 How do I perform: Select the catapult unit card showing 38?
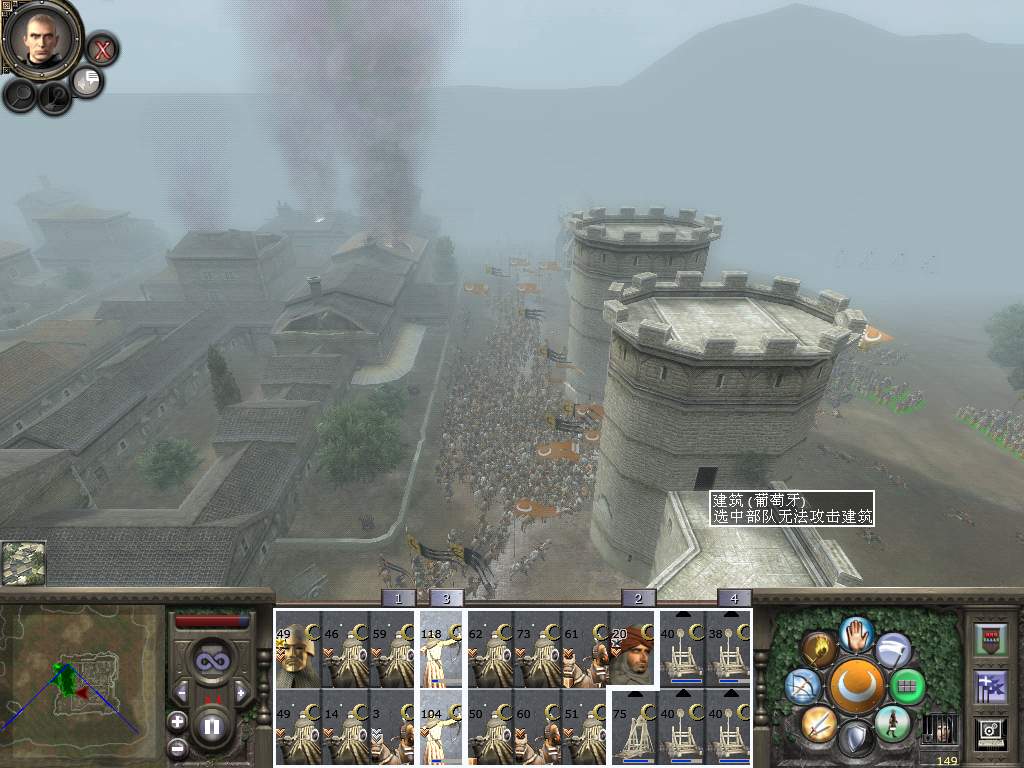click(729, 649)
